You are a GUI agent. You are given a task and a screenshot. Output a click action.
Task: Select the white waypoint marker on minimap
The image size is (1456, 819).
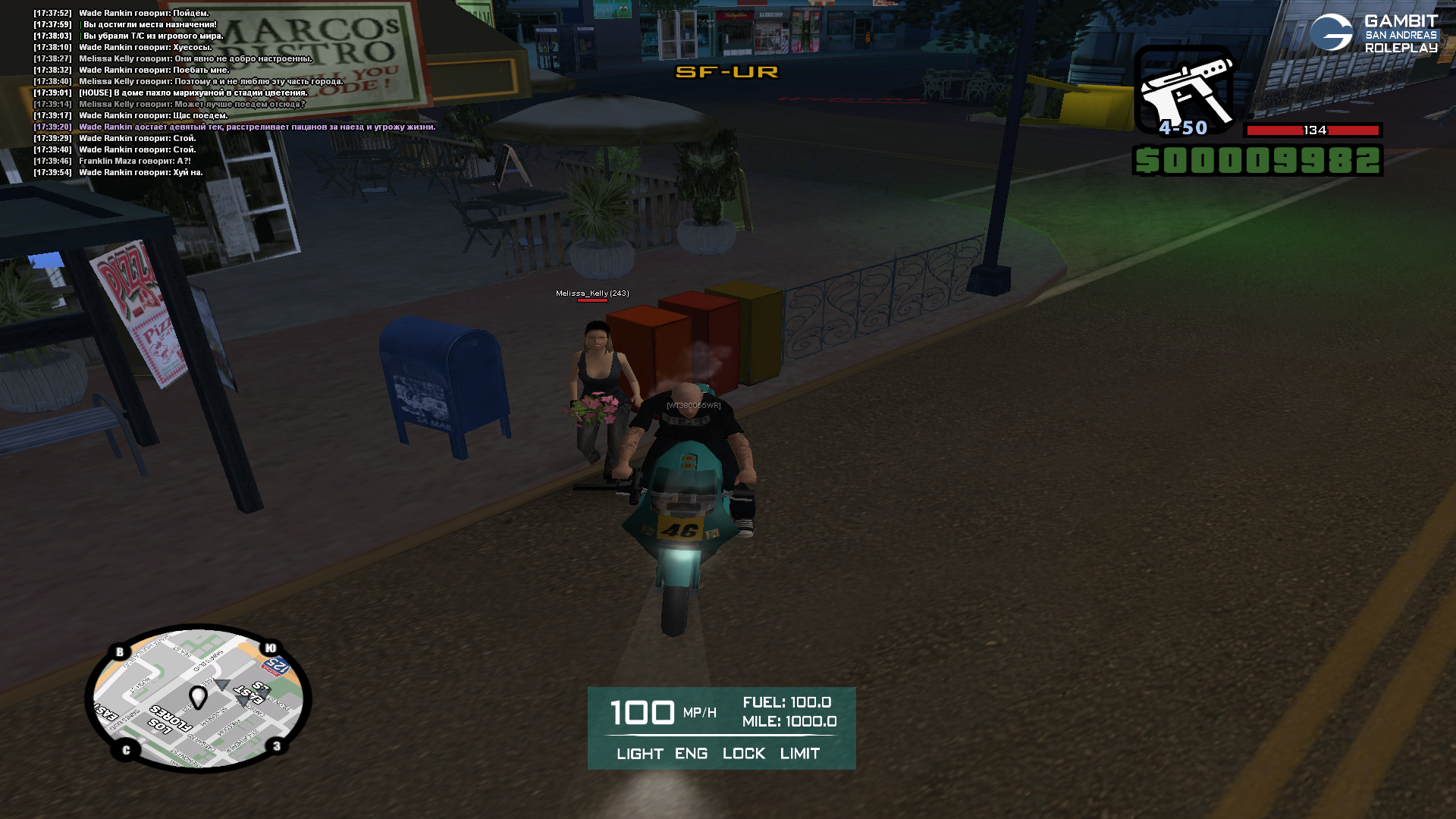coord(198,696)
